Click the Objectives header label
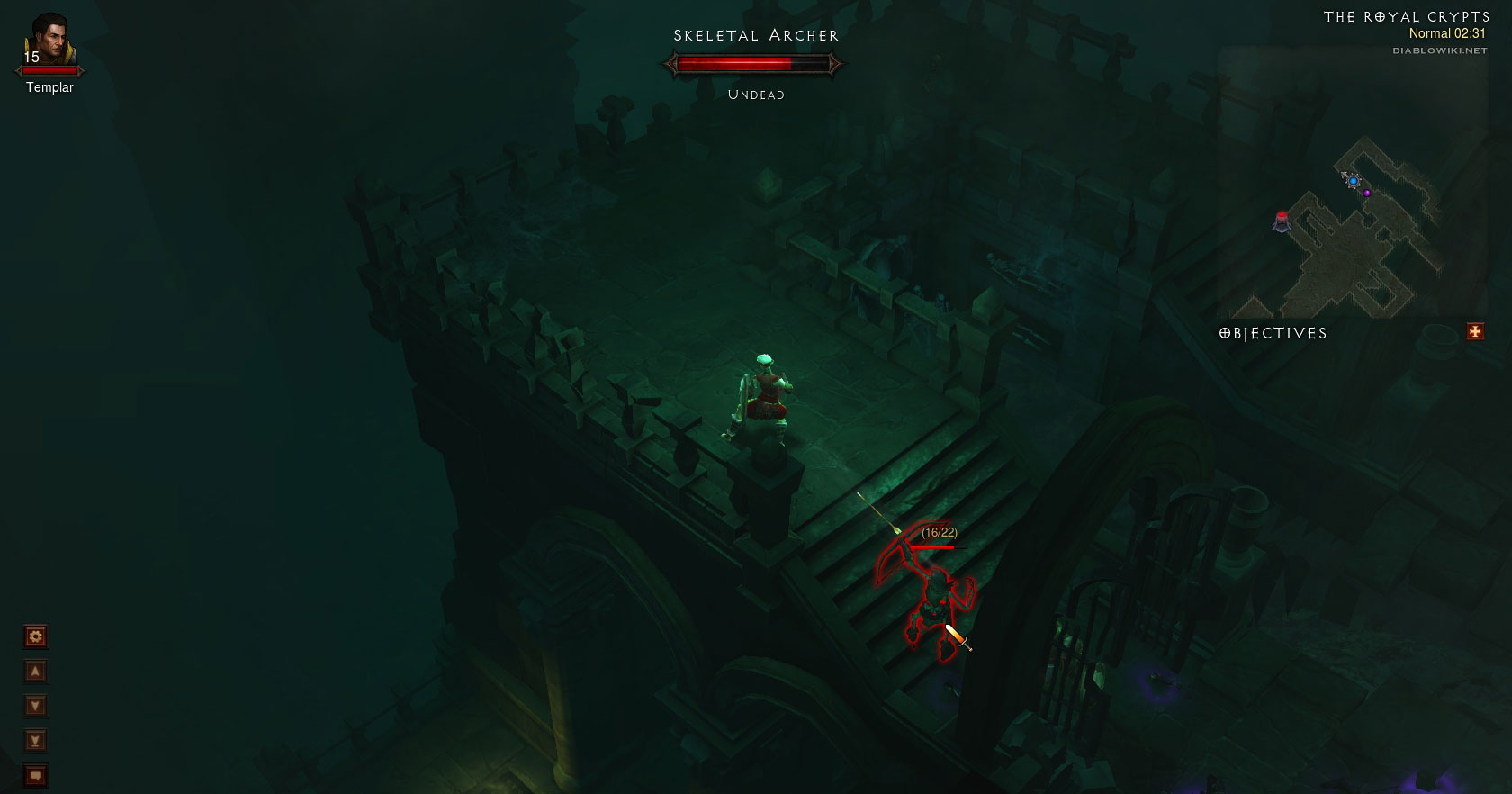1512x794 pixels. pos(1273,333)
